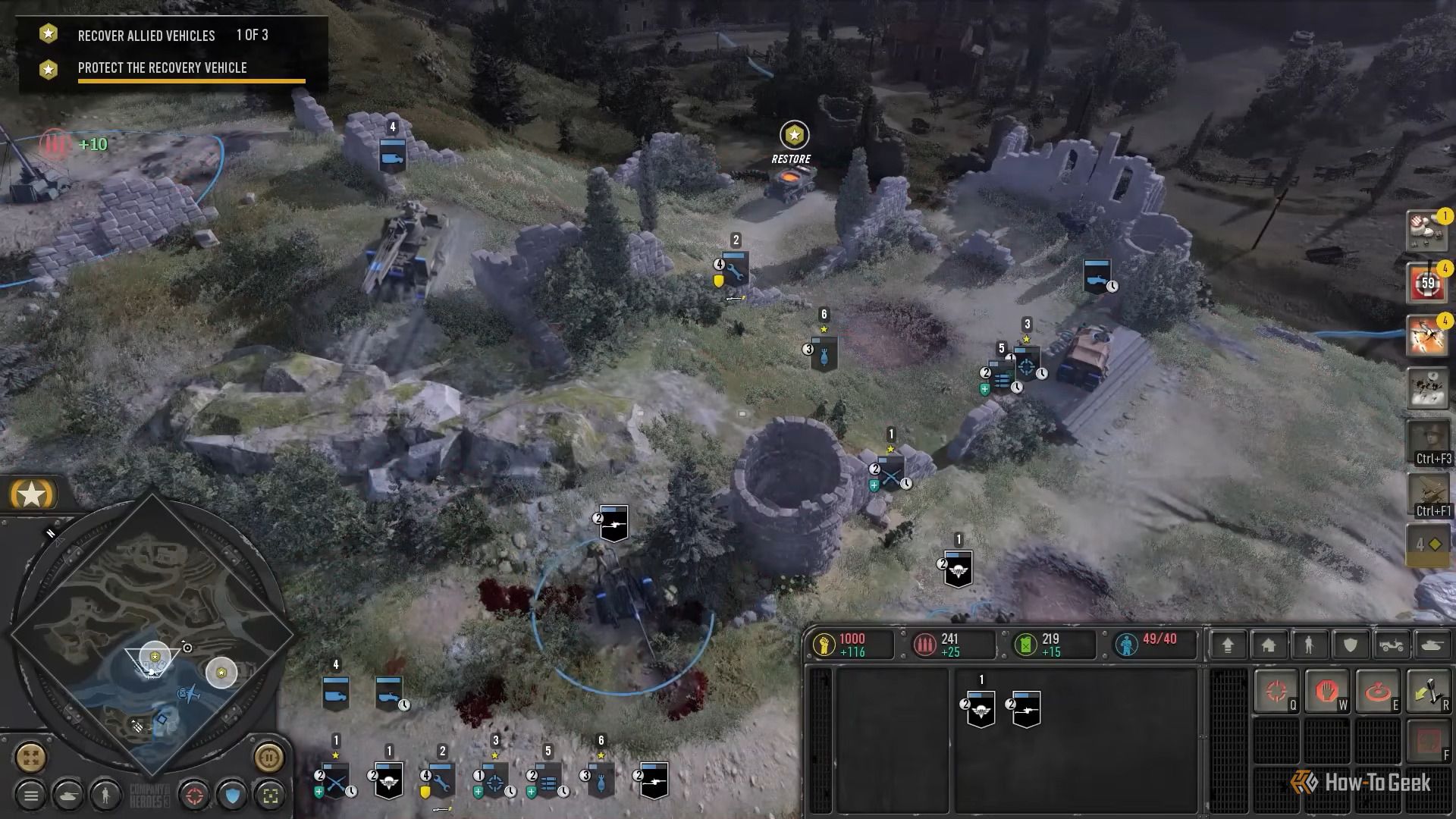Select the wrench engineer squad icon
Screen dimensions: 1456x819
(x=441, y=780)
